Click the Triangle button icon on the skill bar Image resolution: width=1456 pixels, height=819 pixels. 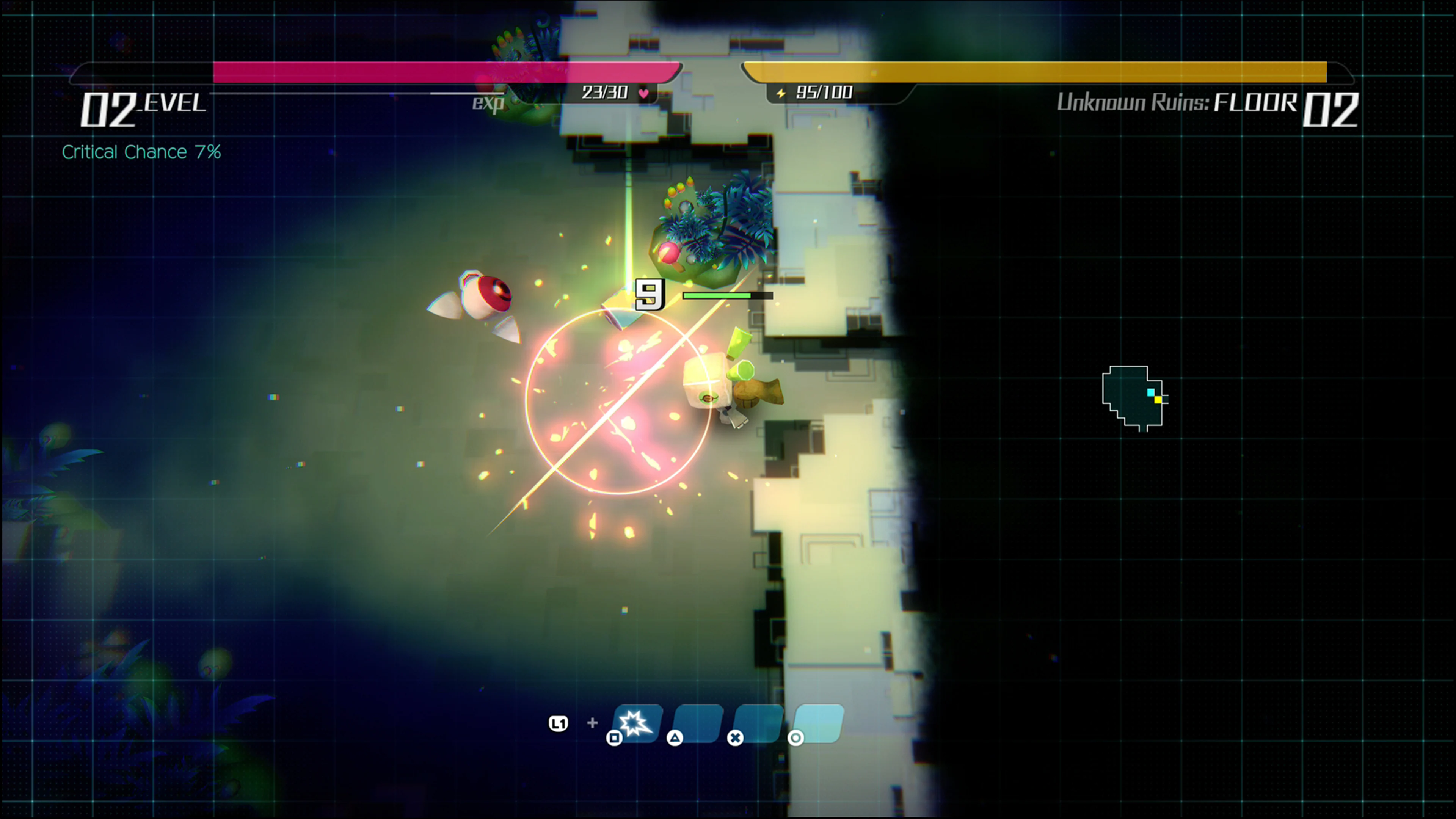pyautogui.click(x=674, y=741)
